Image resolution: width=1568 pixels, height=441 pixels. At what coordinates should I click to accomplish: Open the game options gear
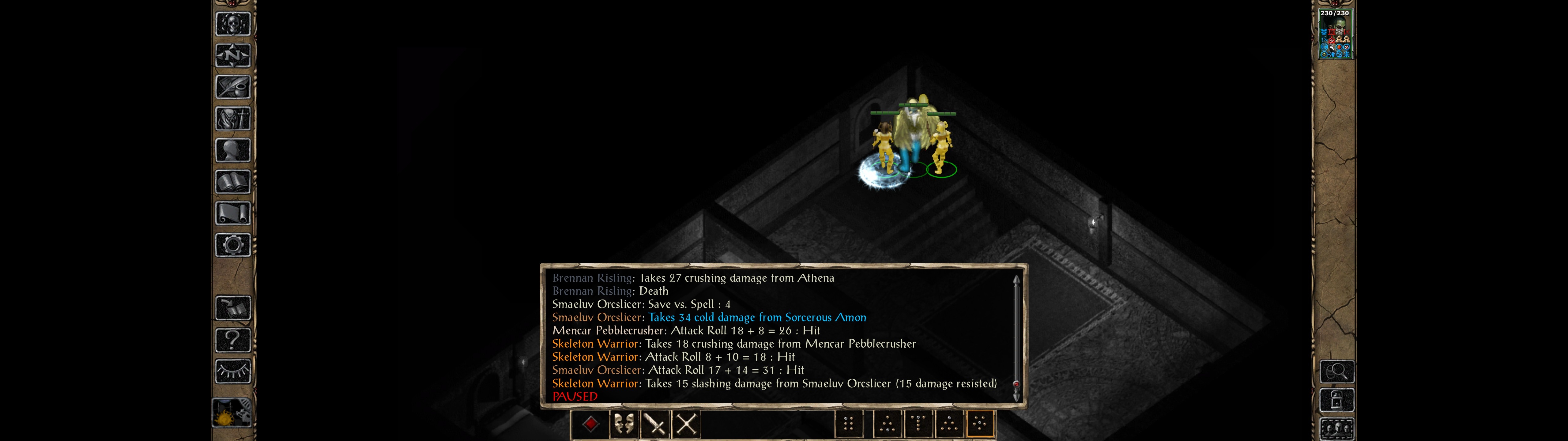pos(233,246)
